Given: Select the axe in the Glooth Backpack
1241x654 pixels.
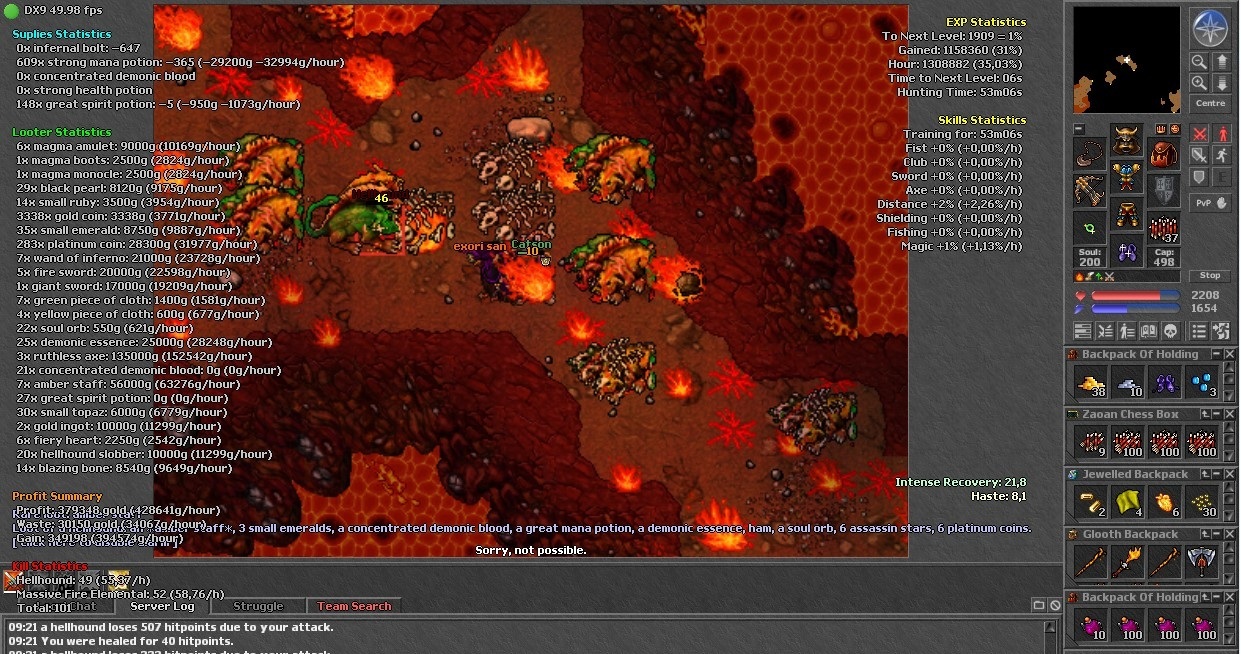Looking at the screenshot, I should coord(1201,561).
